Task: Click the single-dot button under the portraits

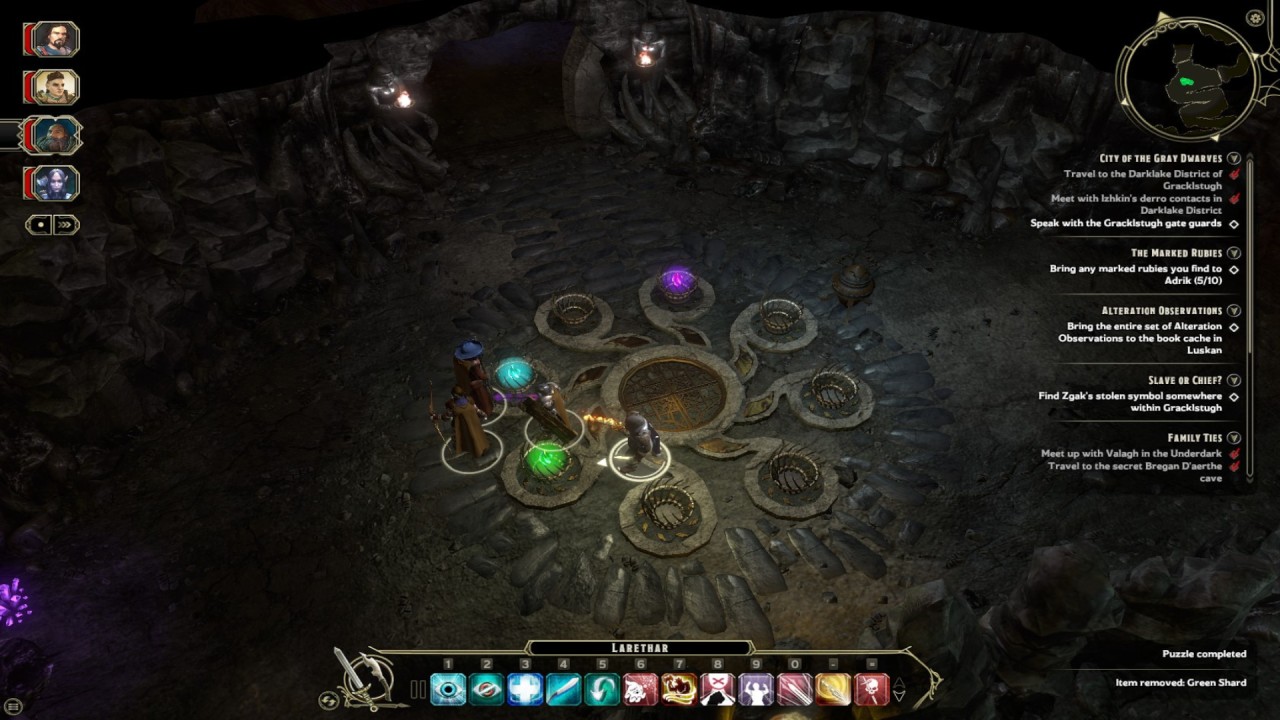Action: tap(41, 225)
